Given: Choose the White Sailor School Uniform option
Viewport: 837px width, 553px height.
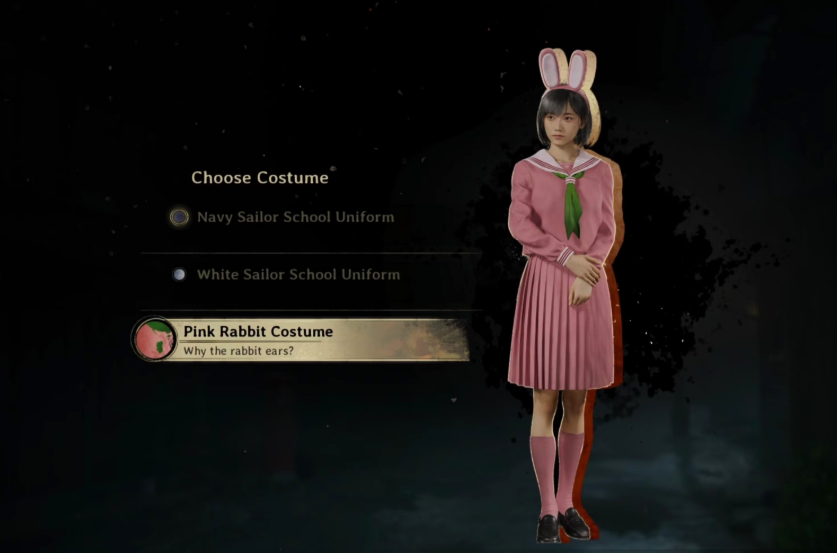Looking at the screenshot, I should pyautogui.click(x=297, y=274).
